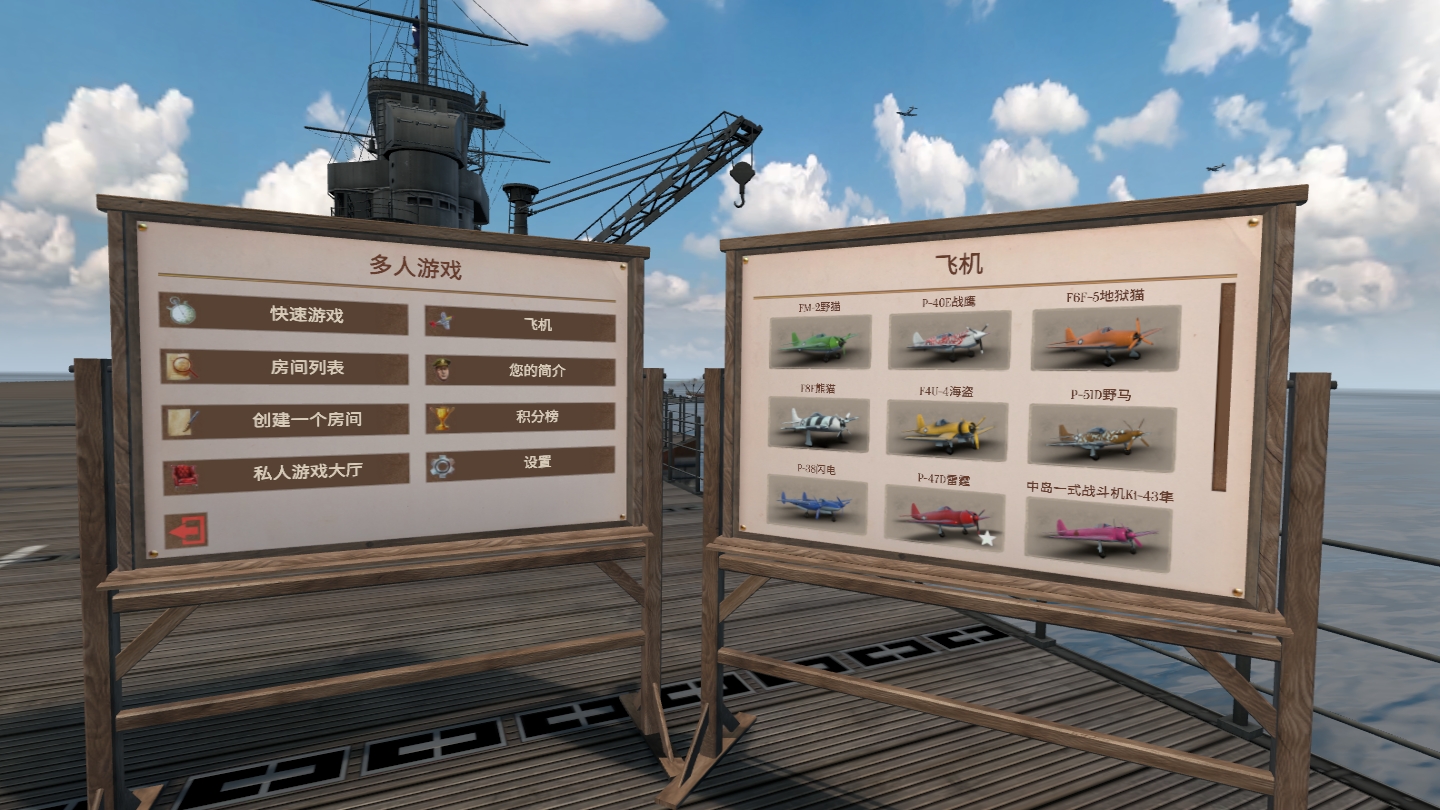Choose the P-40E 战鹰 plane

[949, 340]
